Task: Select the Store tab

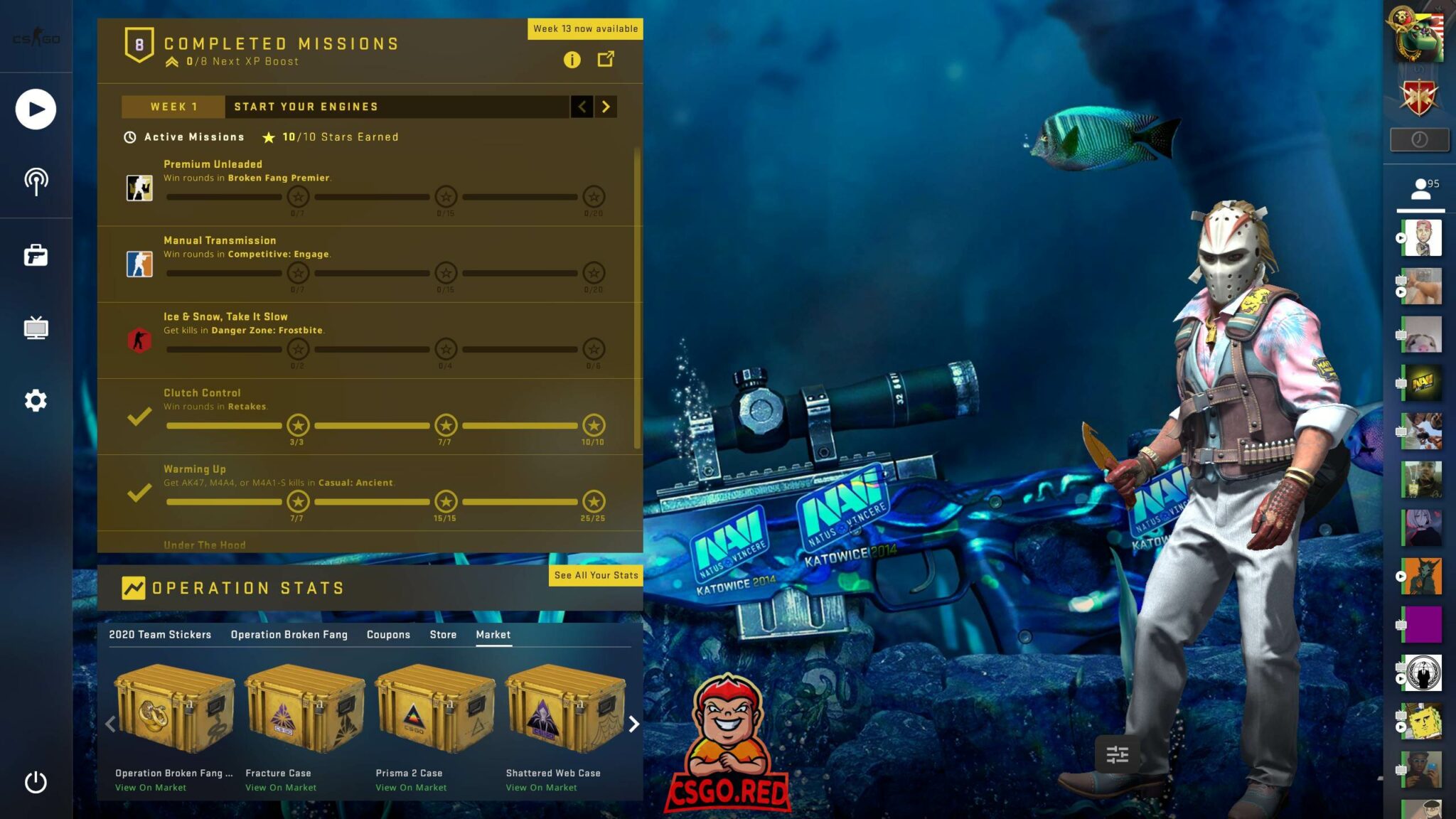Action: pos(443,635)
